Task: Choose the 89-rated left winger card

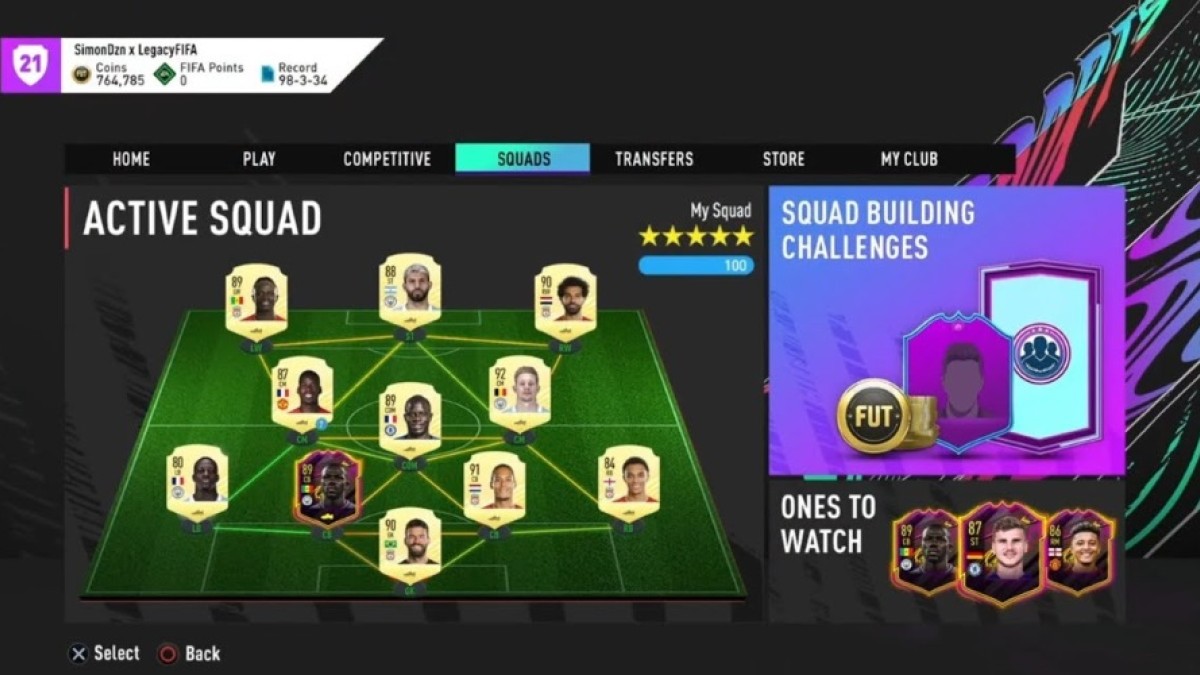Action: click(256, 300)
